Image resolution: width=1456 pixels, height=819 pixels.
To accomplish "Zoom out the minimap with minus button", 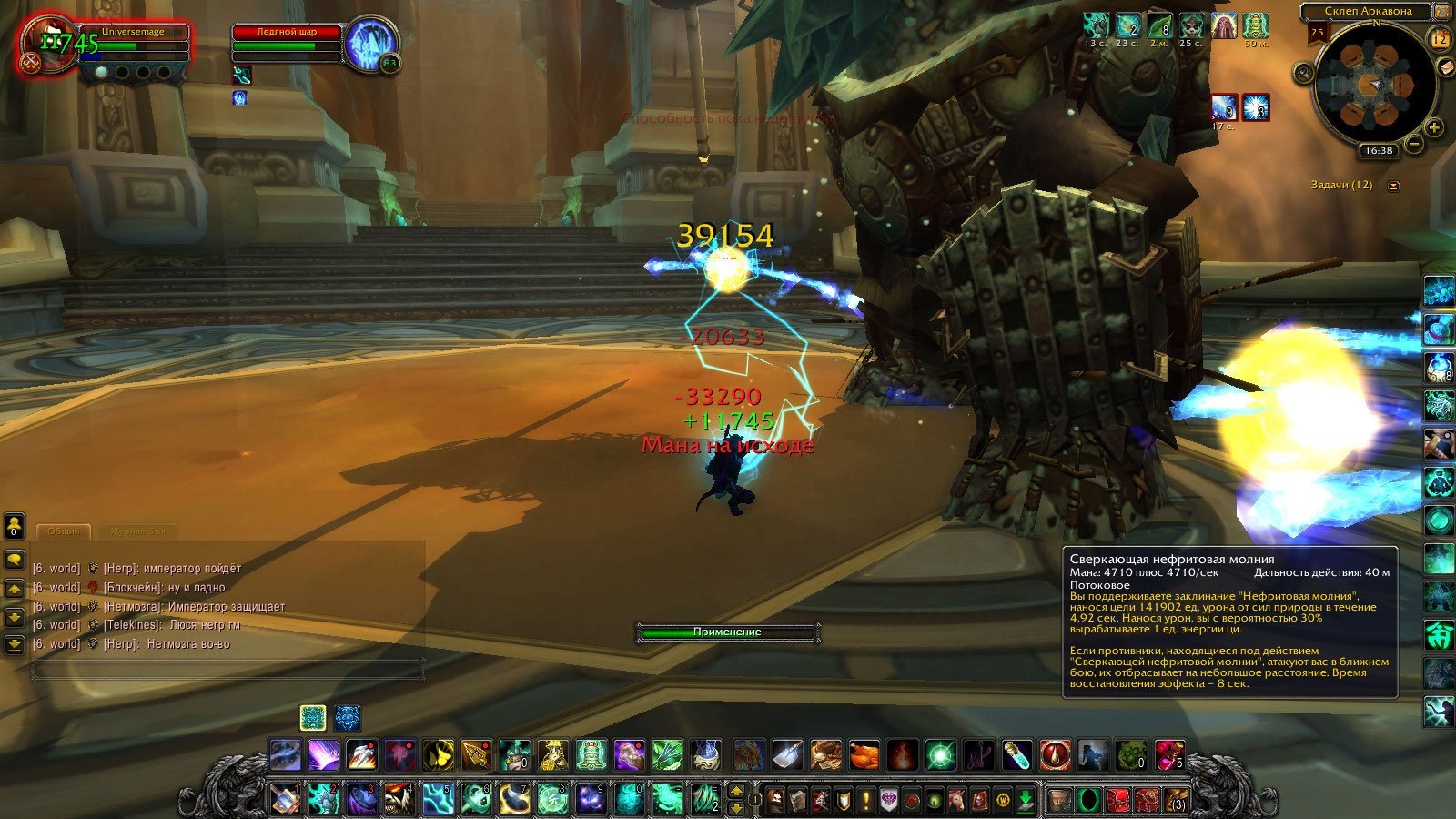I will pos(1413,143).
